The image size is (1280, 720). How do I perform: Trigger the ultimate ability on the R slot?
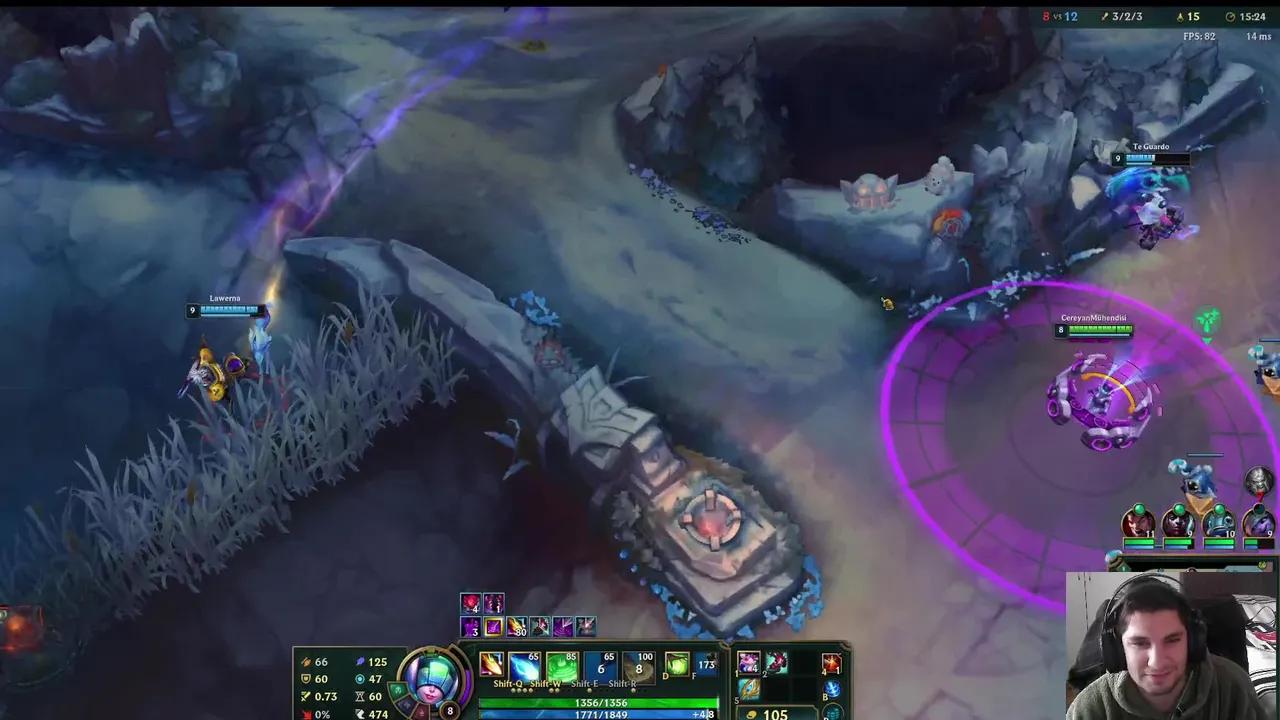pos(637,667)
